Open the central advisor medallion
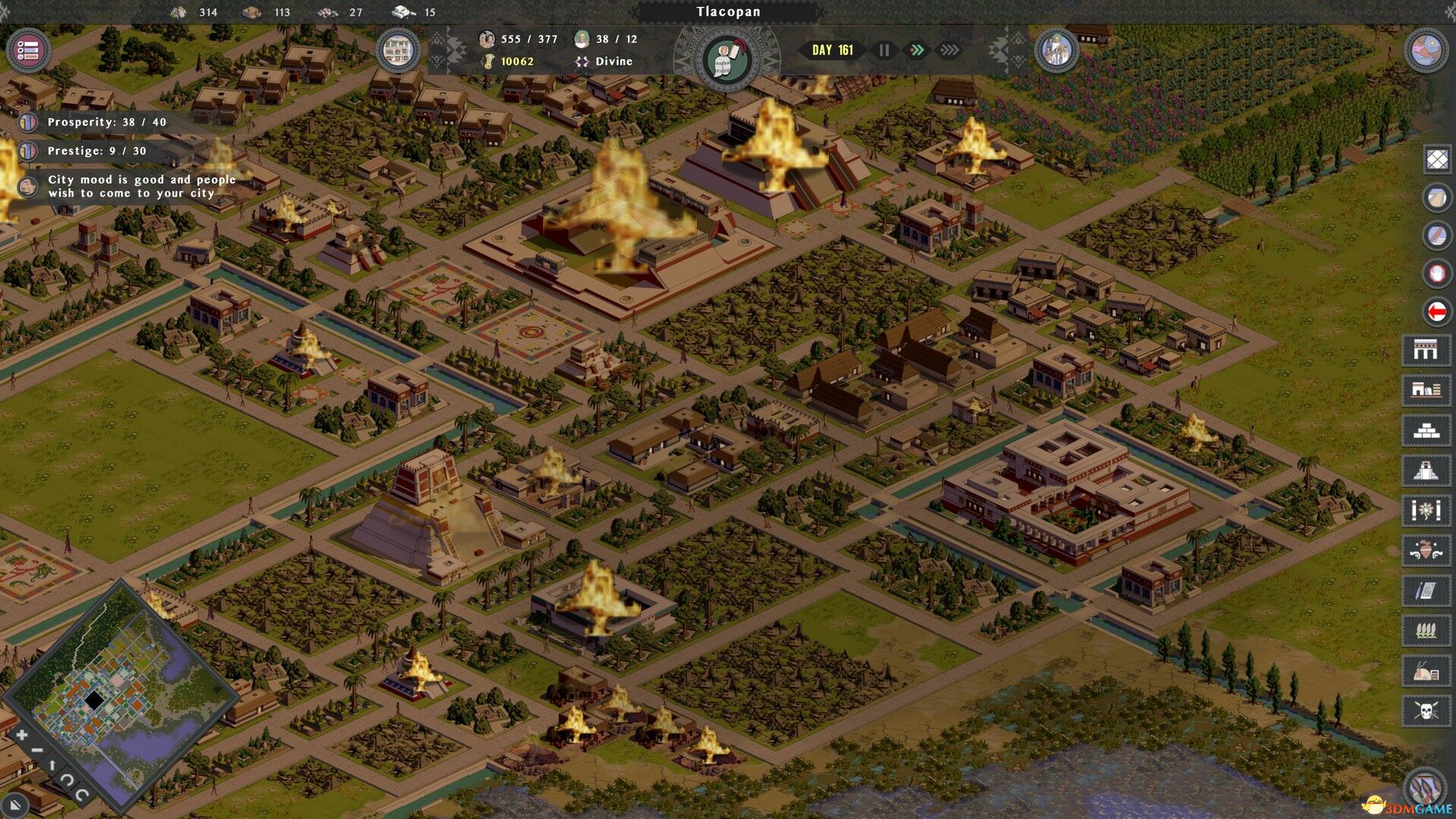Viewport: 1456px width, 819px height. click(726, 59)
